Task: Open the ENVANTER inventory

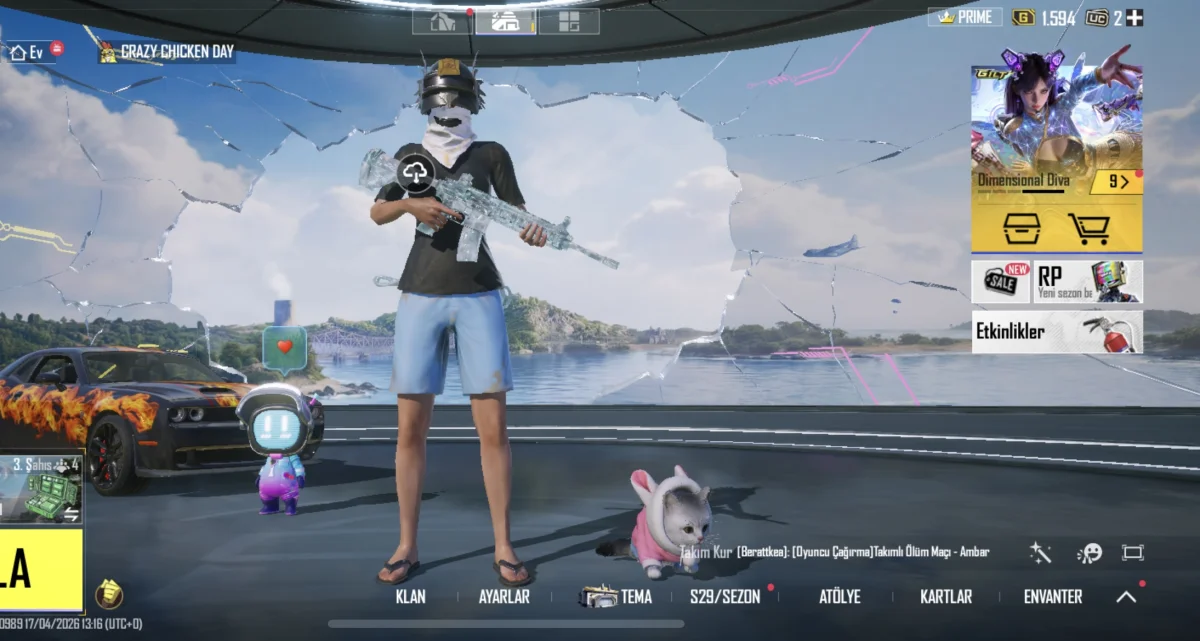Action: [x=1052, y=597]
